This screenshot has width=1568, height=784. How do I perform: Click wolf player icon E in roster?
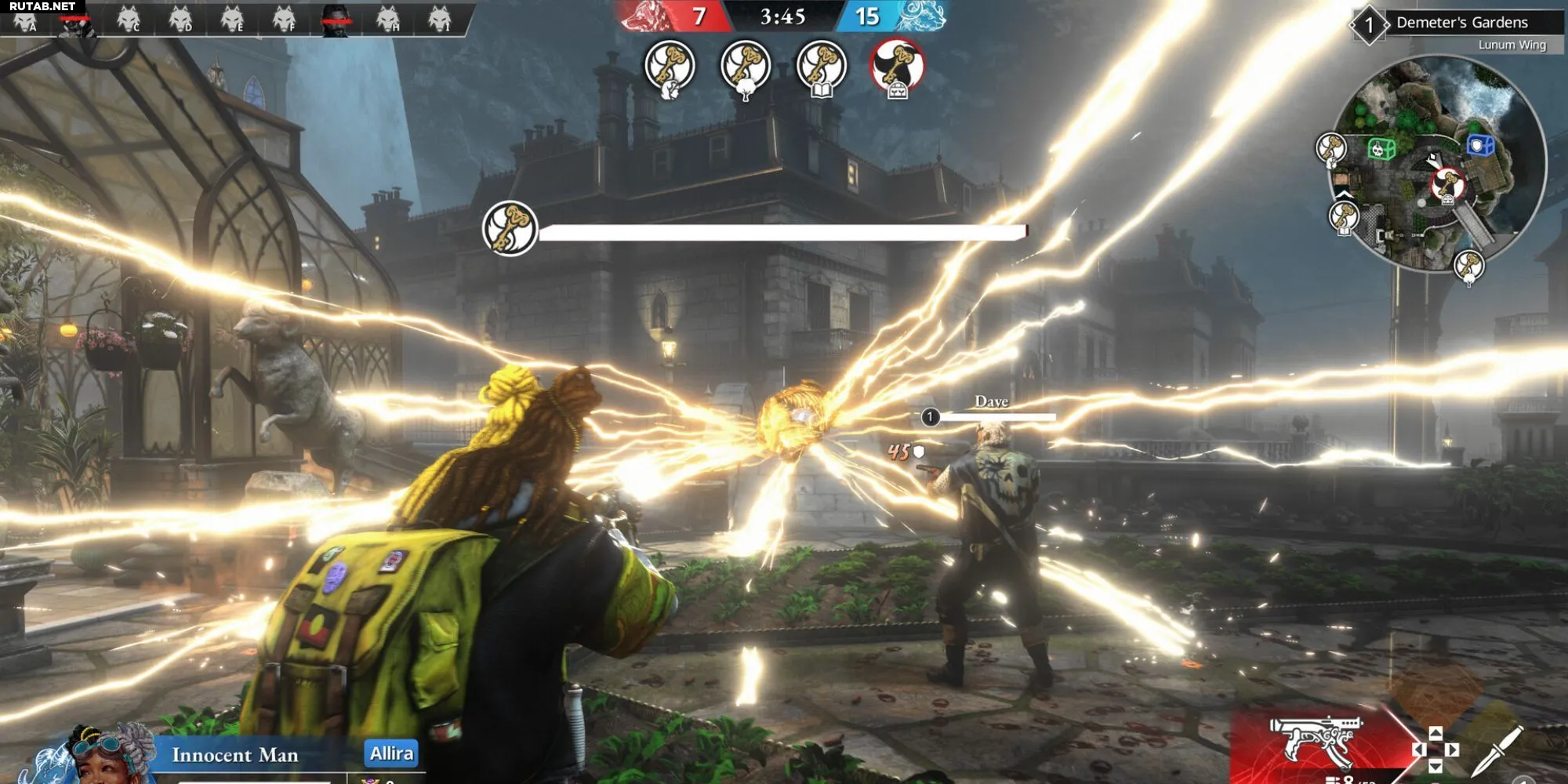(232, 19)
